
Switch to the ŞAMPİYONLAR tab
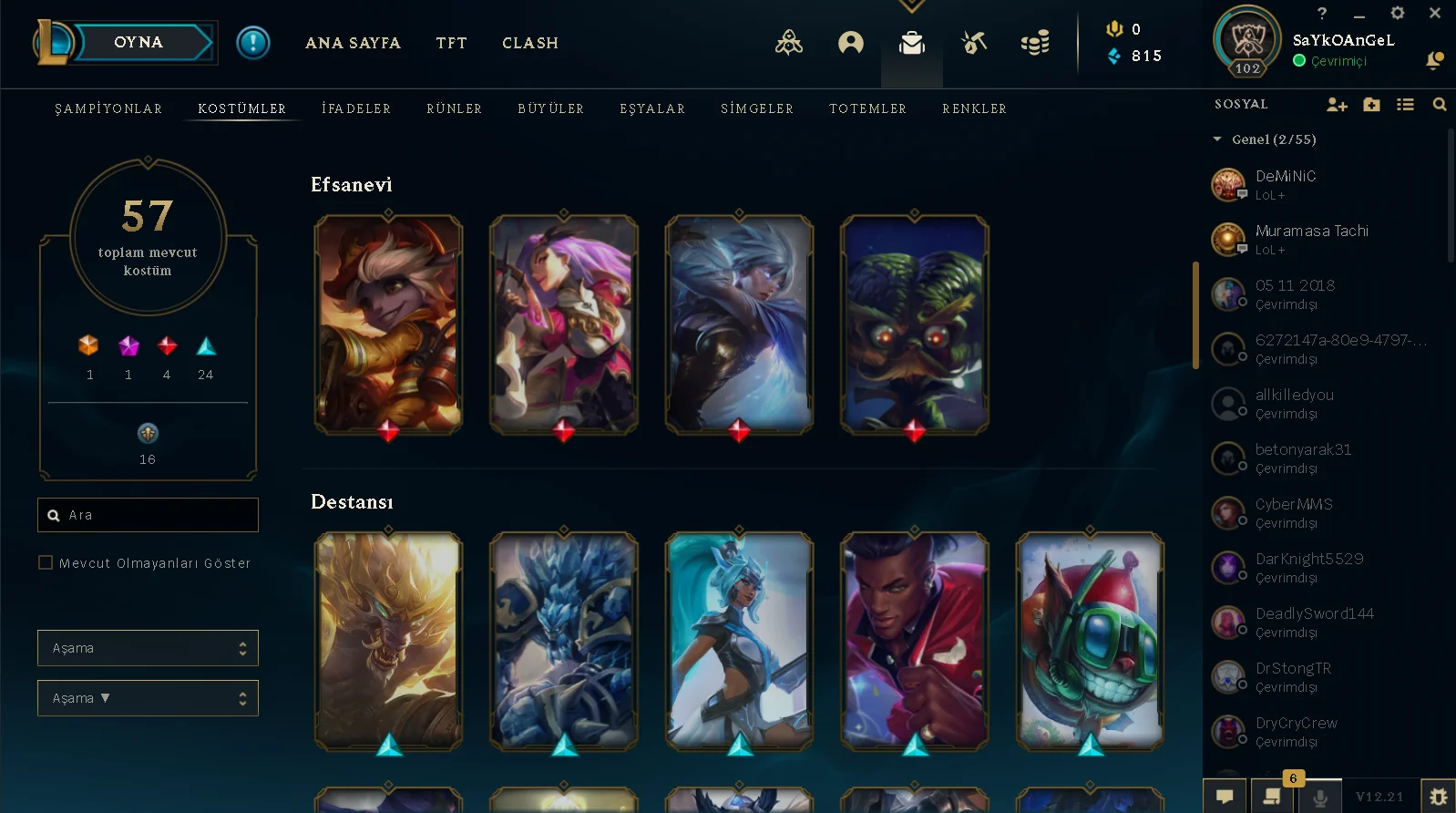click(x=108, y=108)
